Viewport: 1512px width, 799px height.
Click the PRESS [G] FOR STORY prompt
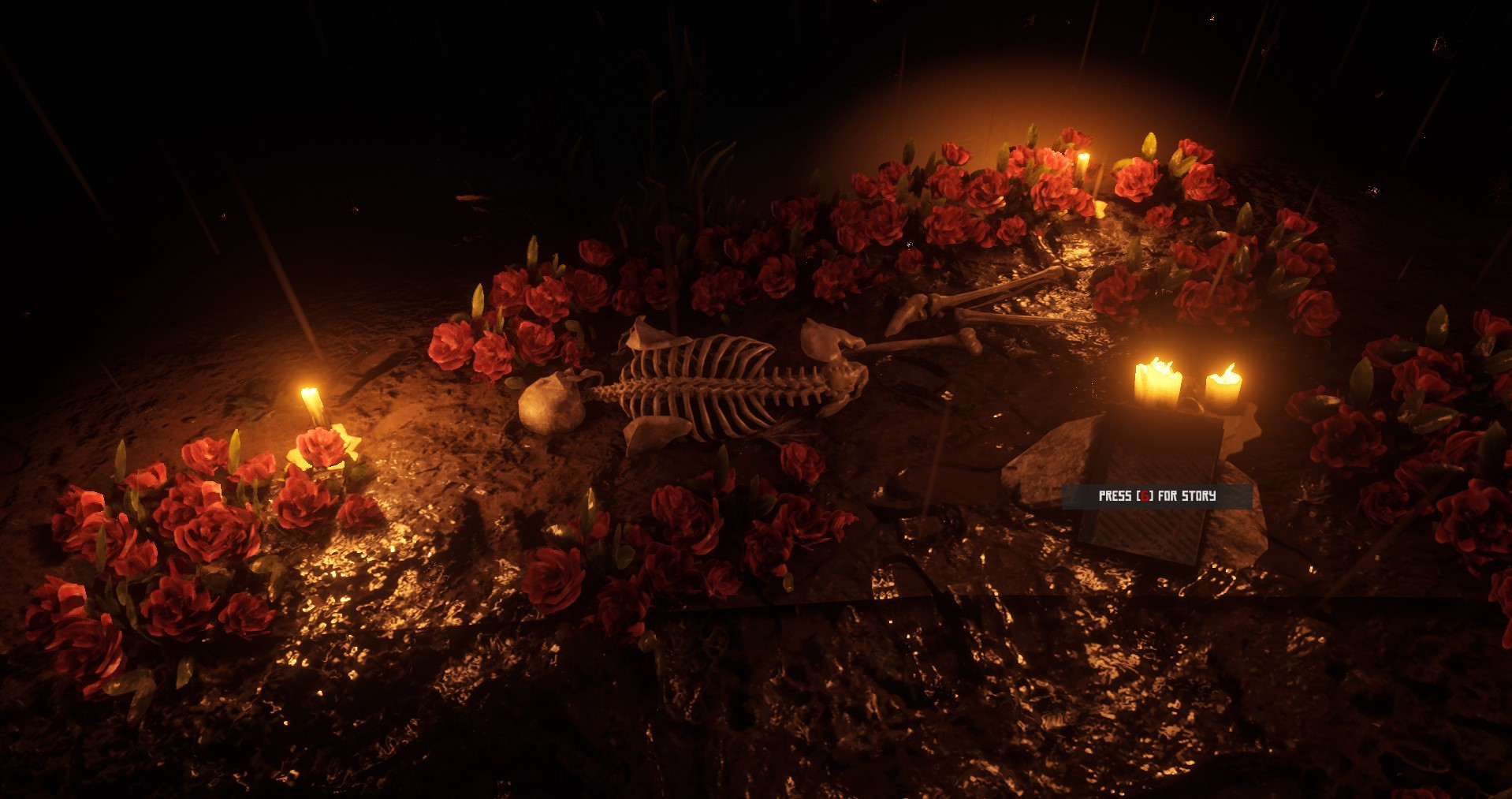point(1156,498)
